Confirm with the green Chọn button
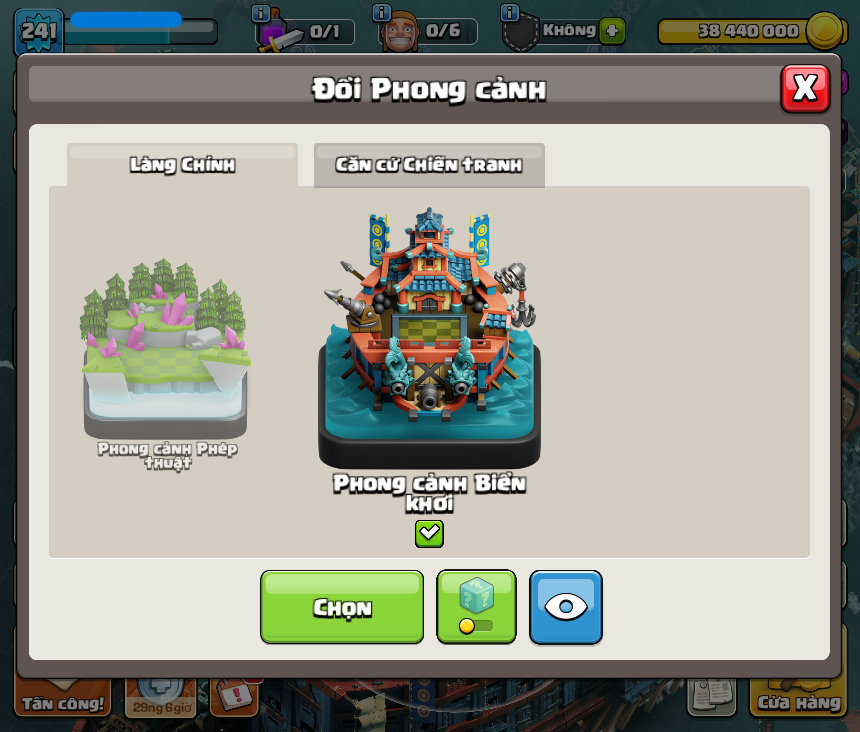 point(342,607)
